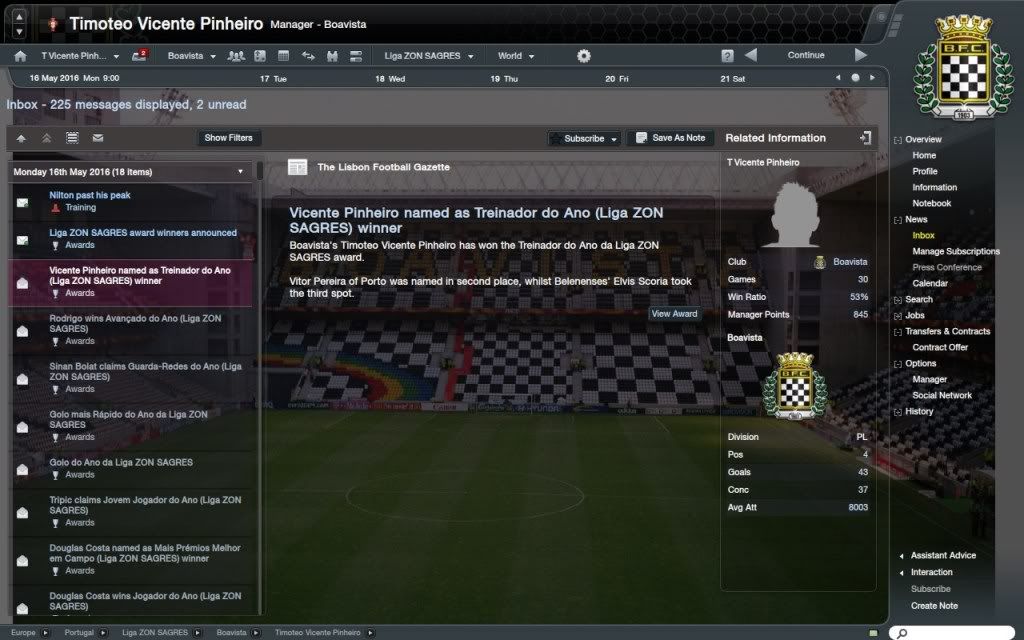Select 'Nilton past his peak' message
Image resolution: width=1024 pixels, height=640 pixels.
click(90, 196)
